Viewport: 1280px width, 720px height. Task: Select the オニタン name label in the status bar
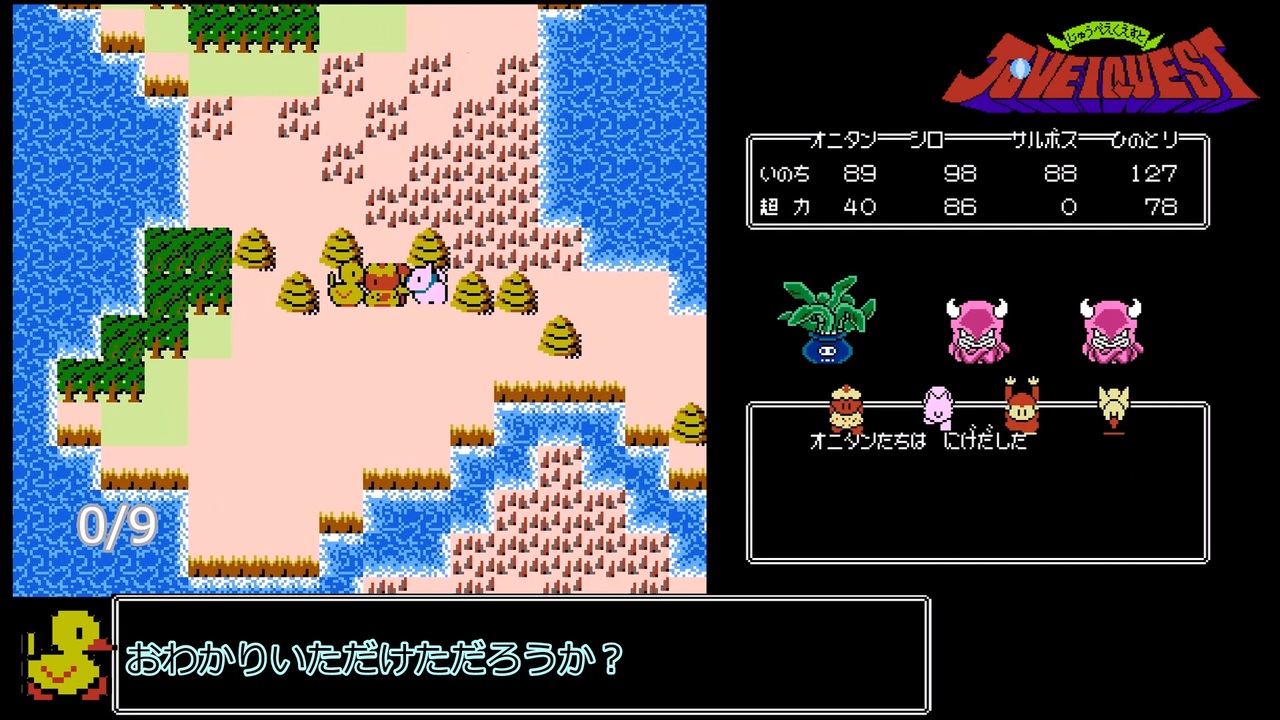tap(845, 142)
